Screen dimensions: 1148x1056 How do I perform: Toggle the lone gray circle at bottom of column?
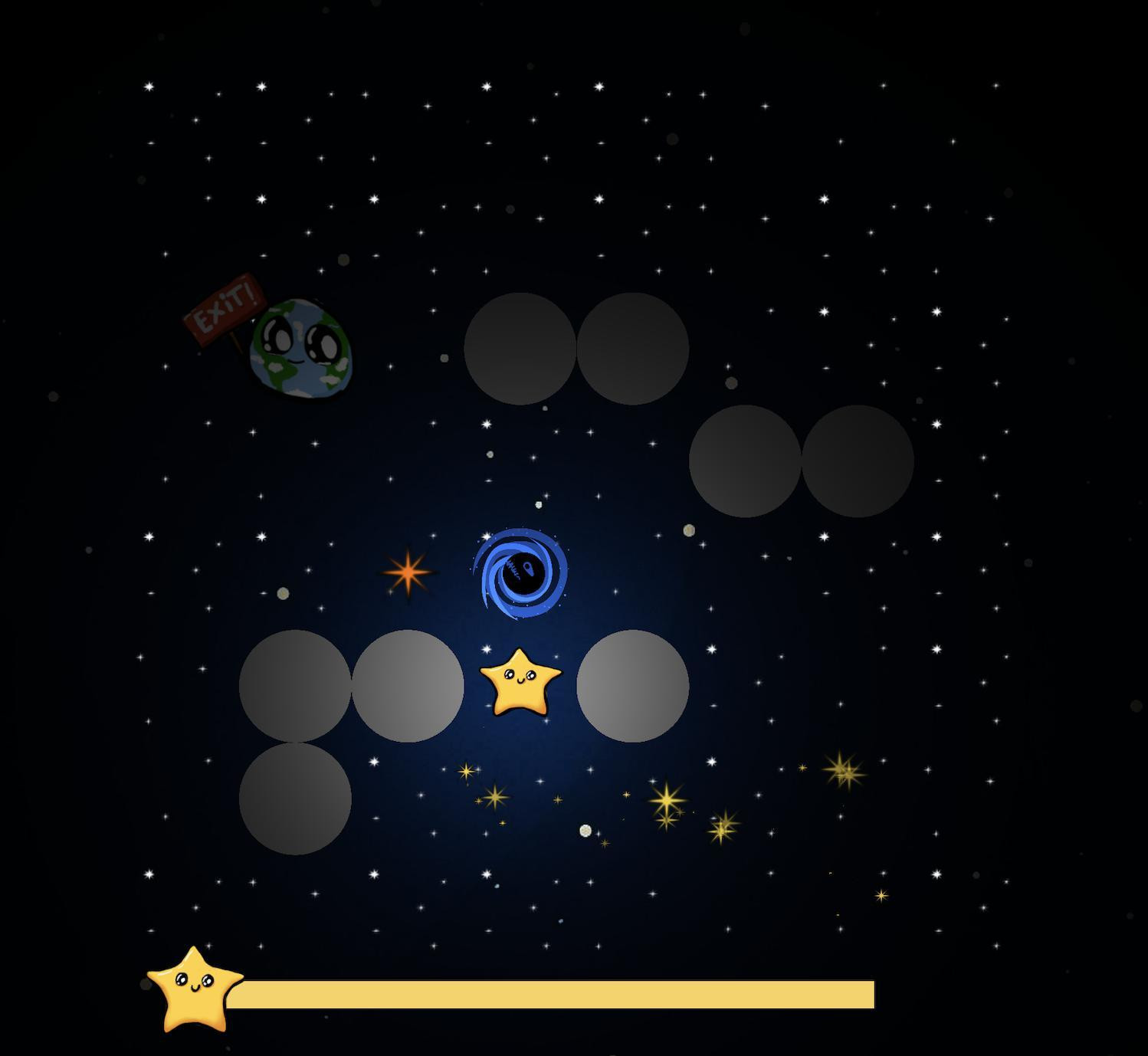pos(295,797)
